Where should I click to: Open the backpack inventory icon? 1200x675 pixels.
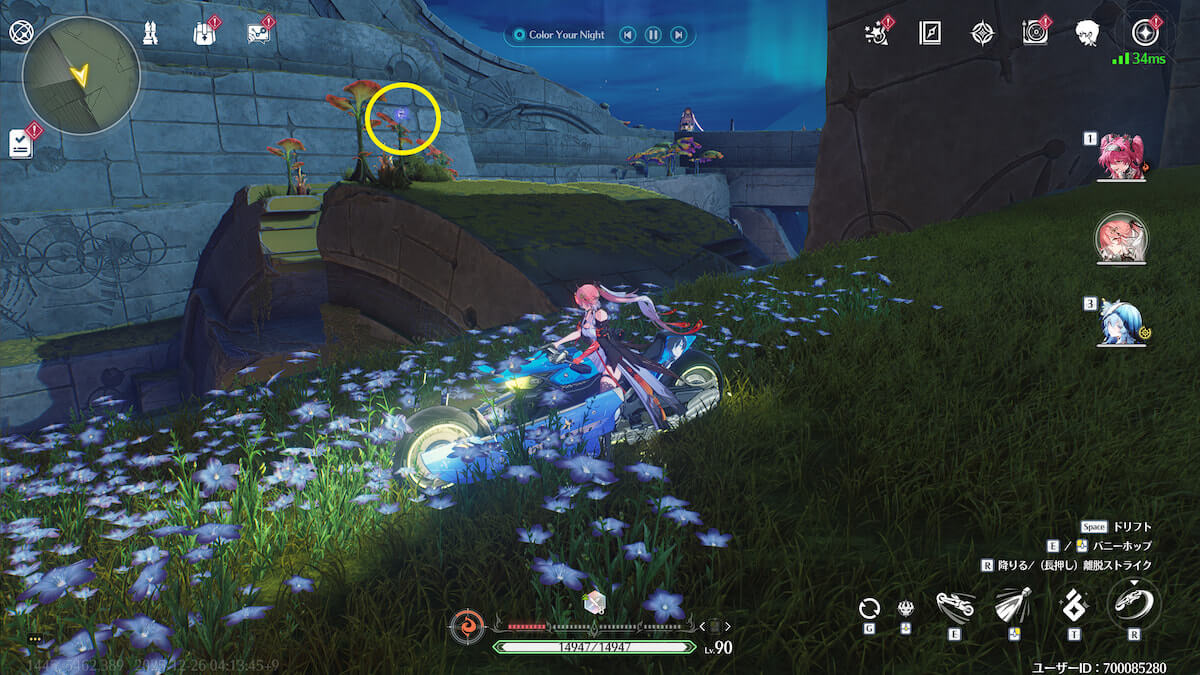[x=204, y=33]
